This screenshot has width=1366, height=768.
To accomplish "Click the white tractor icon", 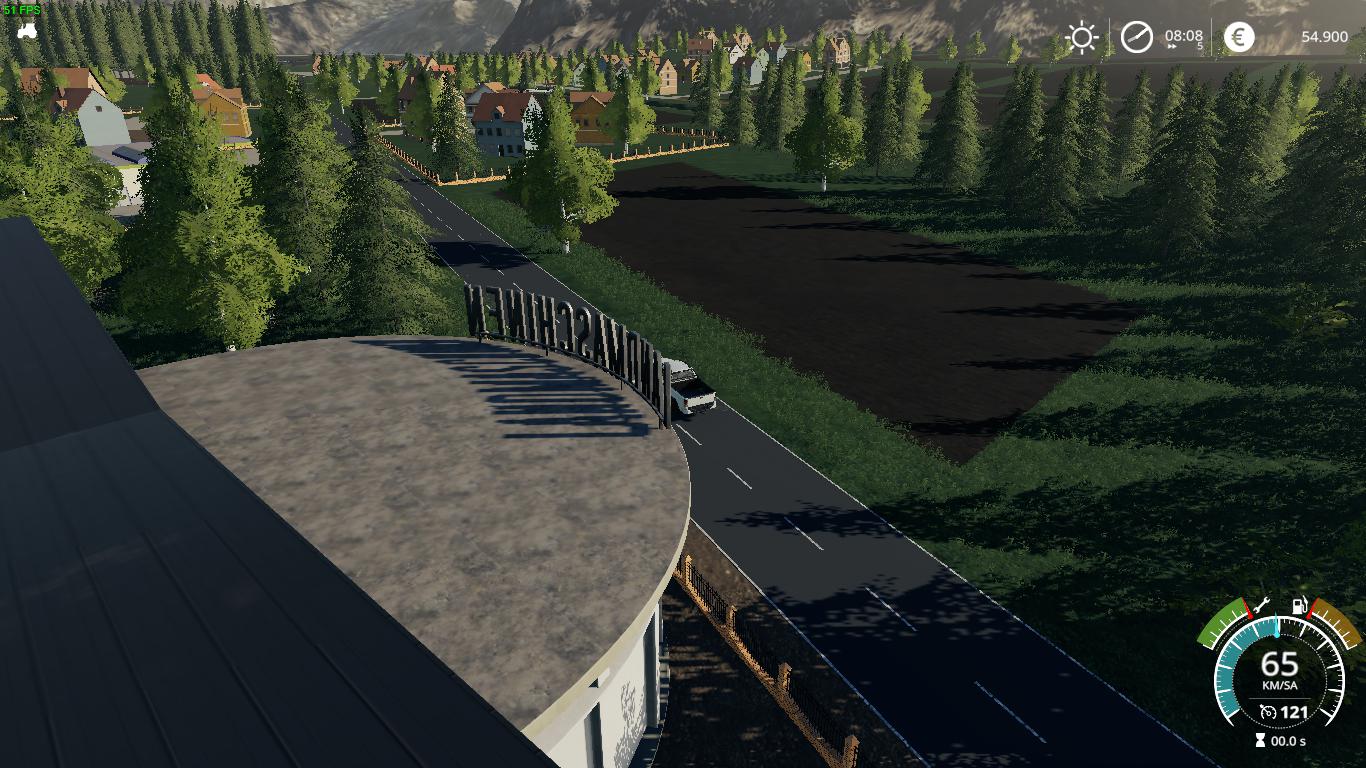I will coord(27,30).
